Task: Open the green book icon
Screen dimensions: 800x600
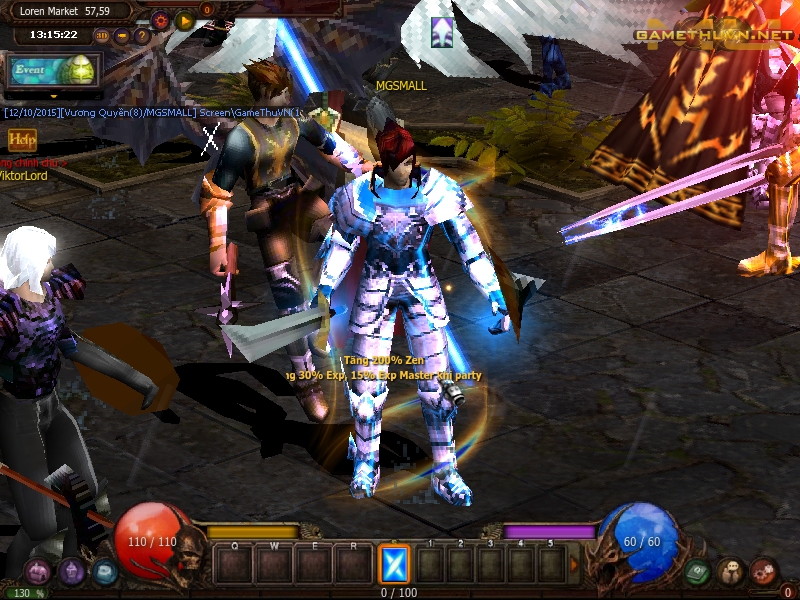Action: pos(698,572)
